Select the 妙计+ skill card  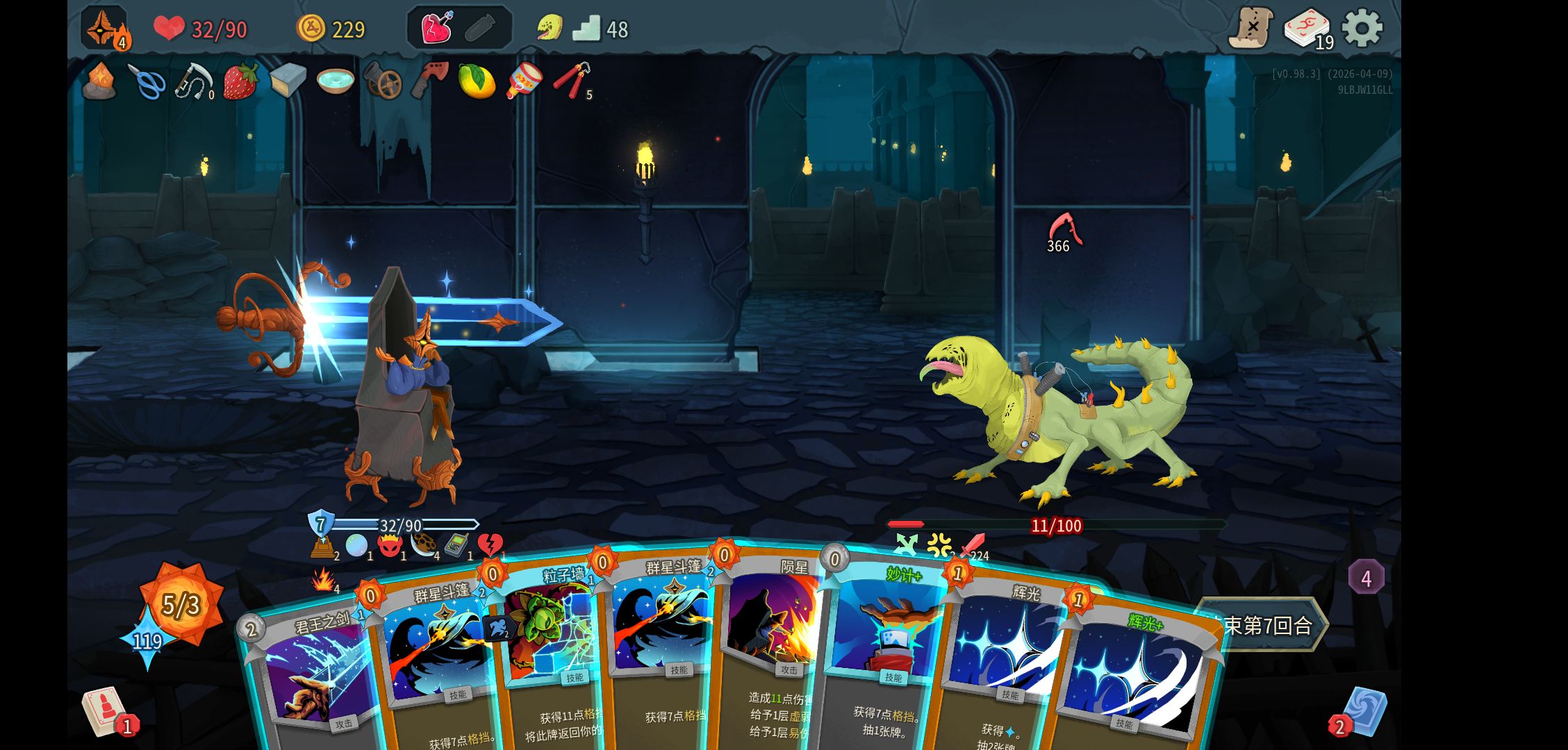pyautogui.click(x=886, y=646)
